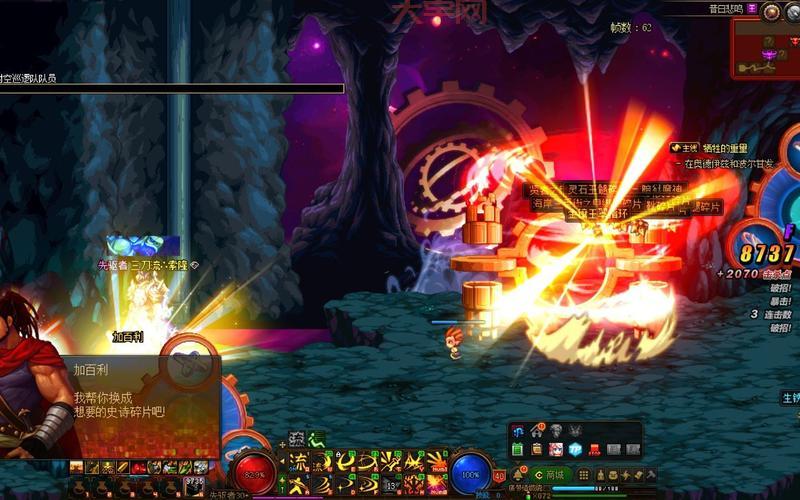Click the blue music note icon
The height and width of the screenshot is (500, 800).
(x=520, y=431)
